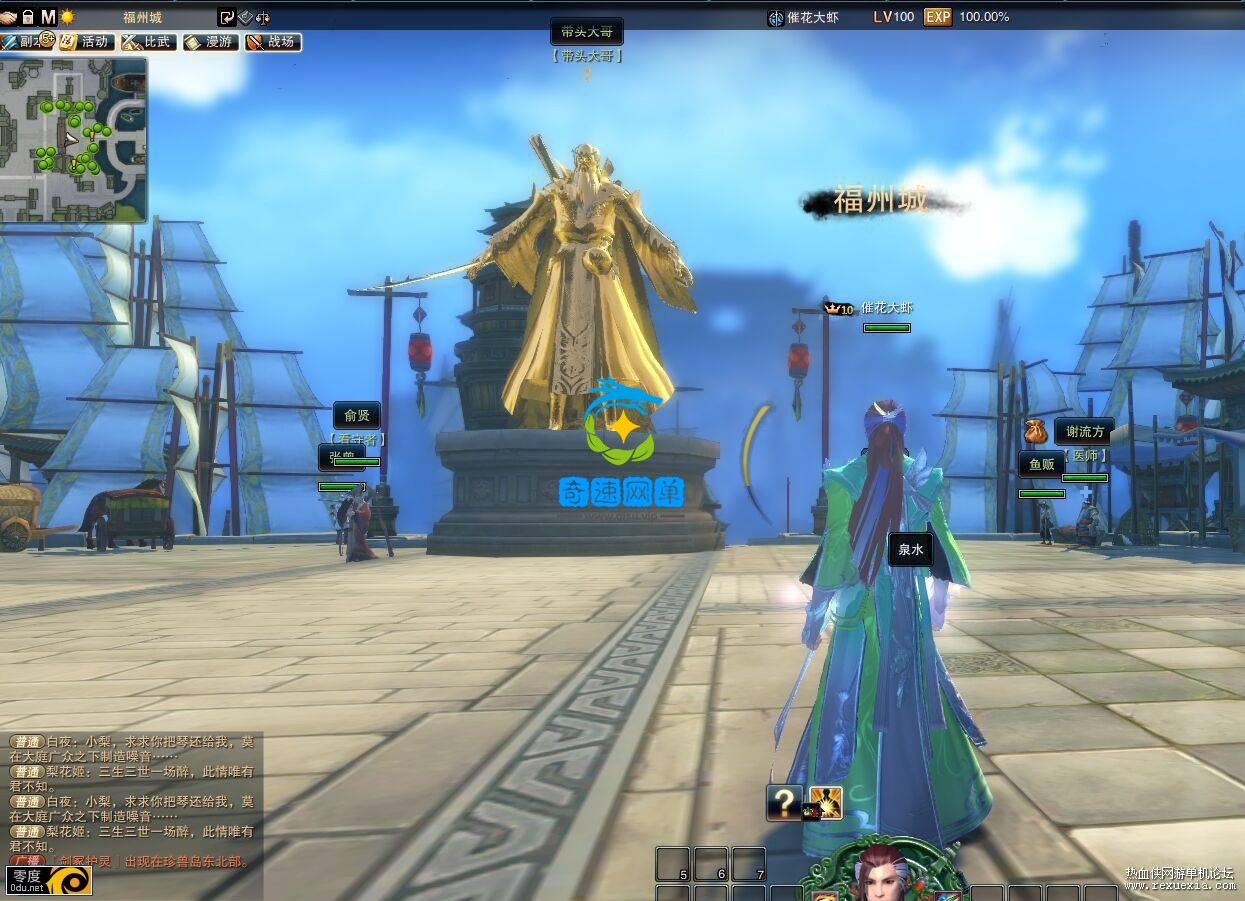The width and height of the screenshot is (1245, 901).
Task: Open the 漫游 (Roaming) menu
Action: [x=209, y=42]
